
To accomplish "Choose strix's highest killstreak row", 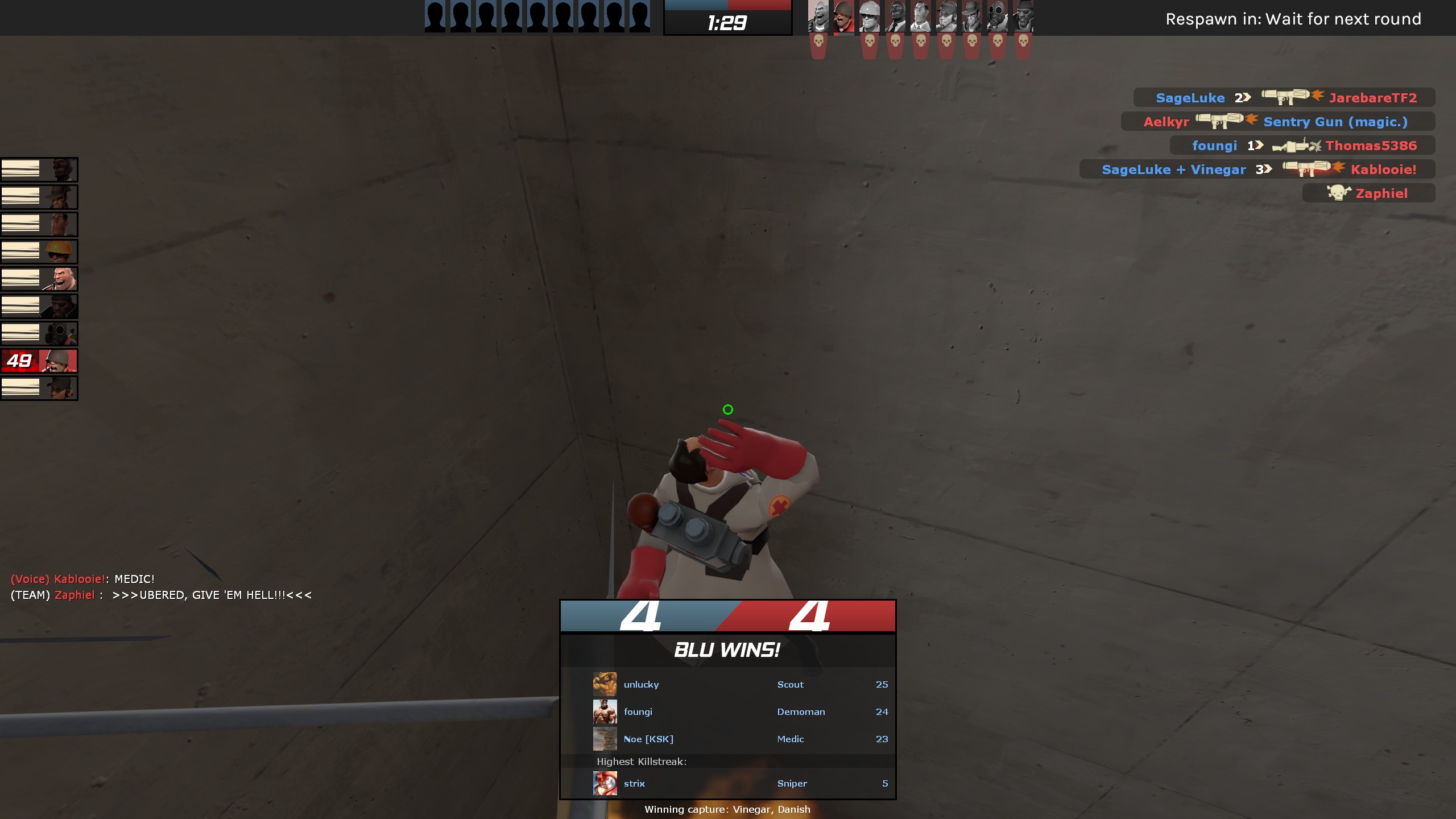I will click(739, 783).
